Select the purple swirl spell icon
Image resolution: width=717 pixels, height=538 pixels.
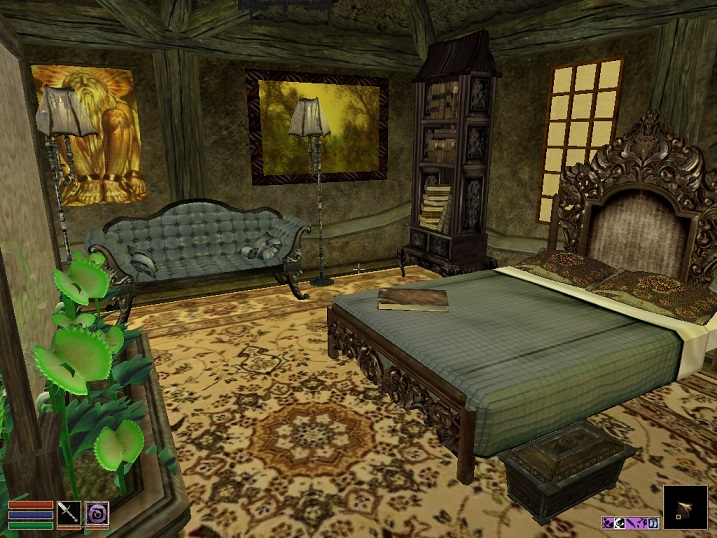pos(97,512)
